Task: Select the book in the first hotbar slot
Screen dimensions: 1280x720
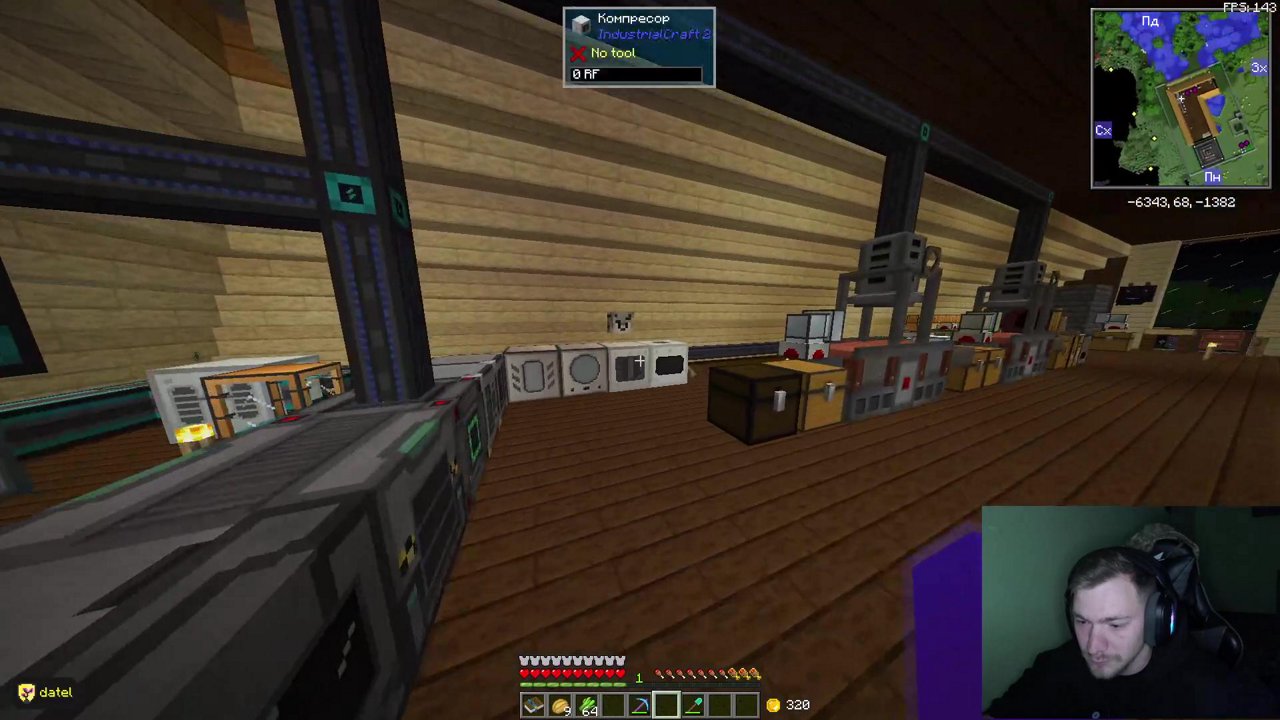Action: tap(533, 705)
